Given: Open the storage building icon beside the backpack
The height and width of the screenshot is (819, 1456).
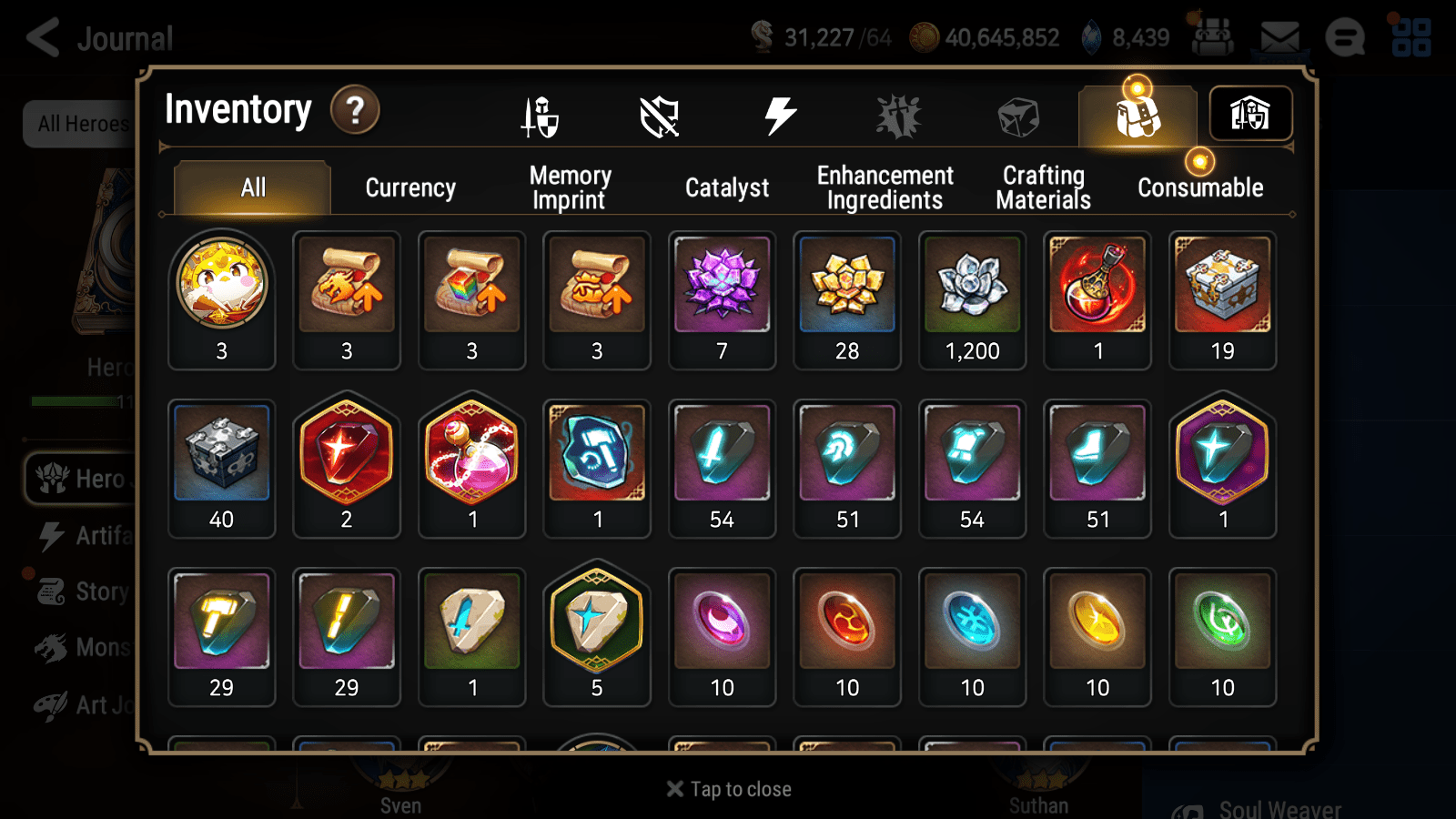Looking at the screenshot, I should pos(1250,113).
